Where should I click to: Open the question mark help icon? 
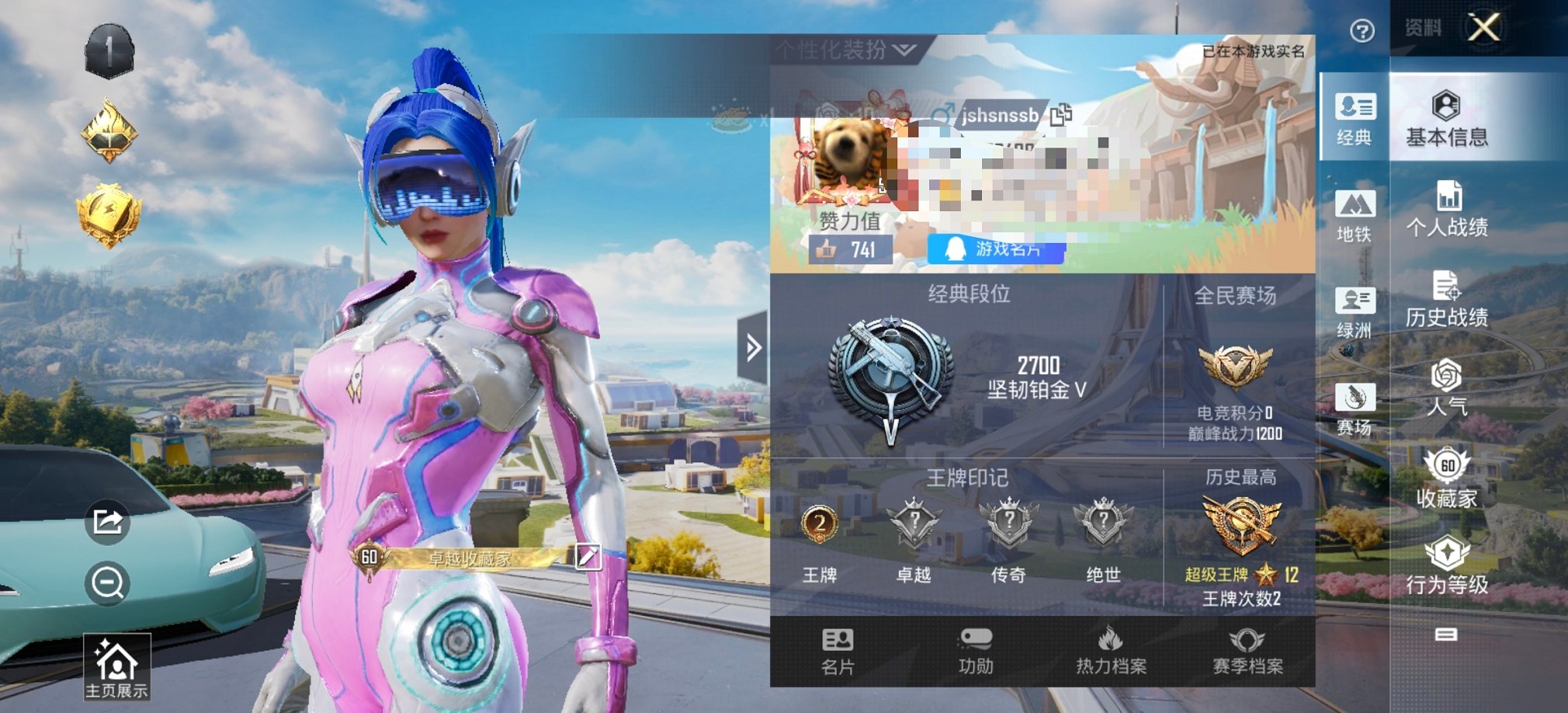1362,31
